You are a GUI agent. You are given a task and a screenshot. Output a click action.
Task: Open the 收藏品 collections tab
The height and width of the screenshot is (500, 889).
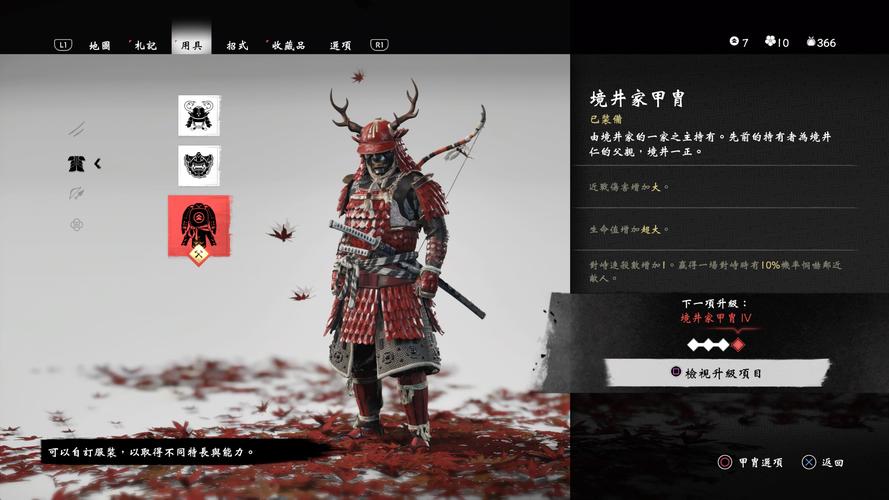pos(288,45)
